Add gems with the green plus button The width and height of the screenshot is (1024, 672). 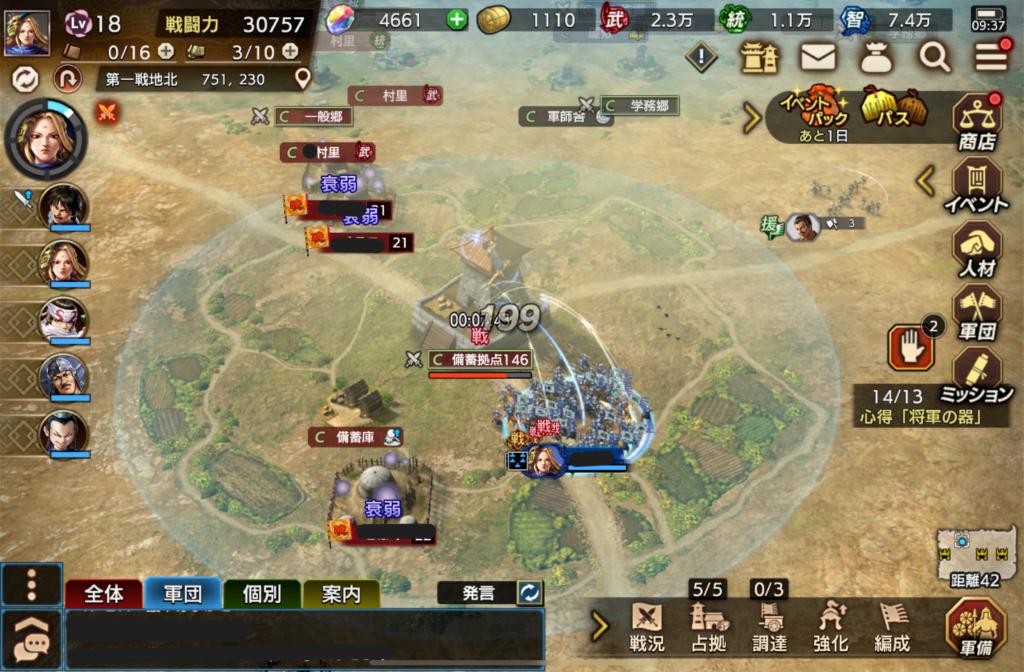(456, 19)
